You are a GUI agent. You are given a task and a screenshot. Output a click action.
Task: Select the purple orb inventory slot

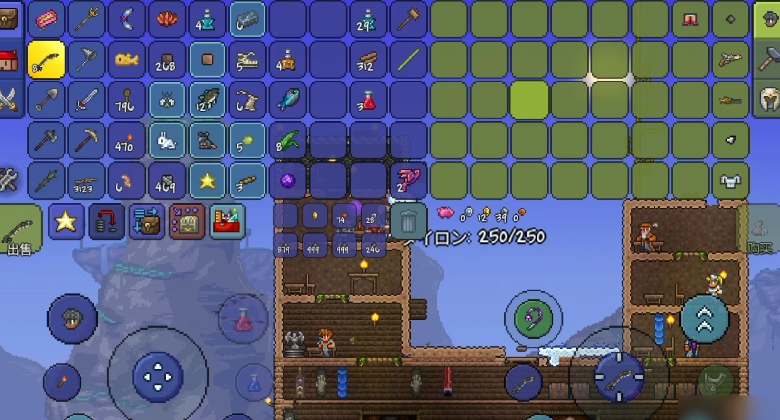pyautogui.click(x=287, y=180)
